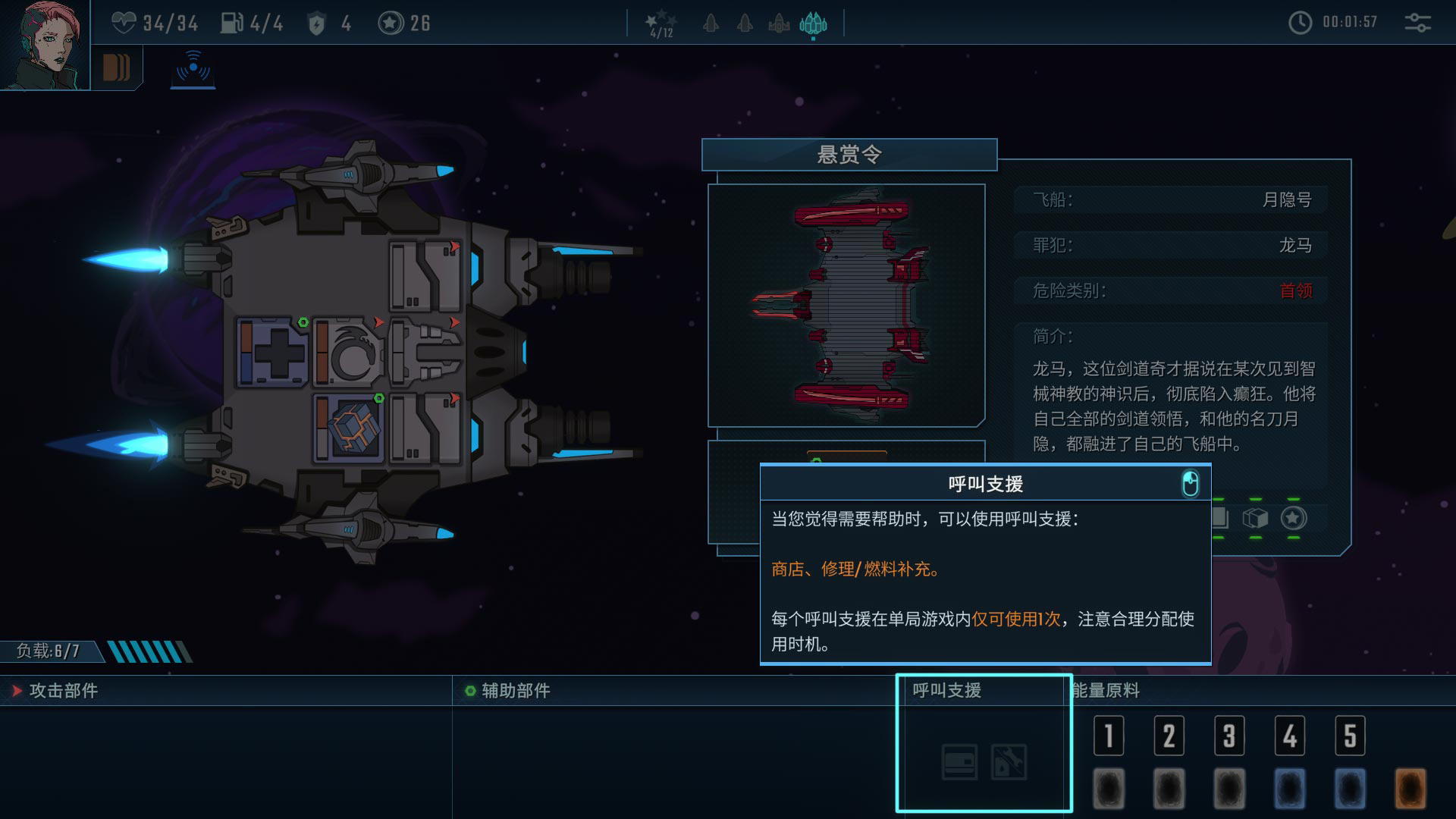Click the medical cross ship module
The height and width of the screenshot is (819, 1456).
272,353
